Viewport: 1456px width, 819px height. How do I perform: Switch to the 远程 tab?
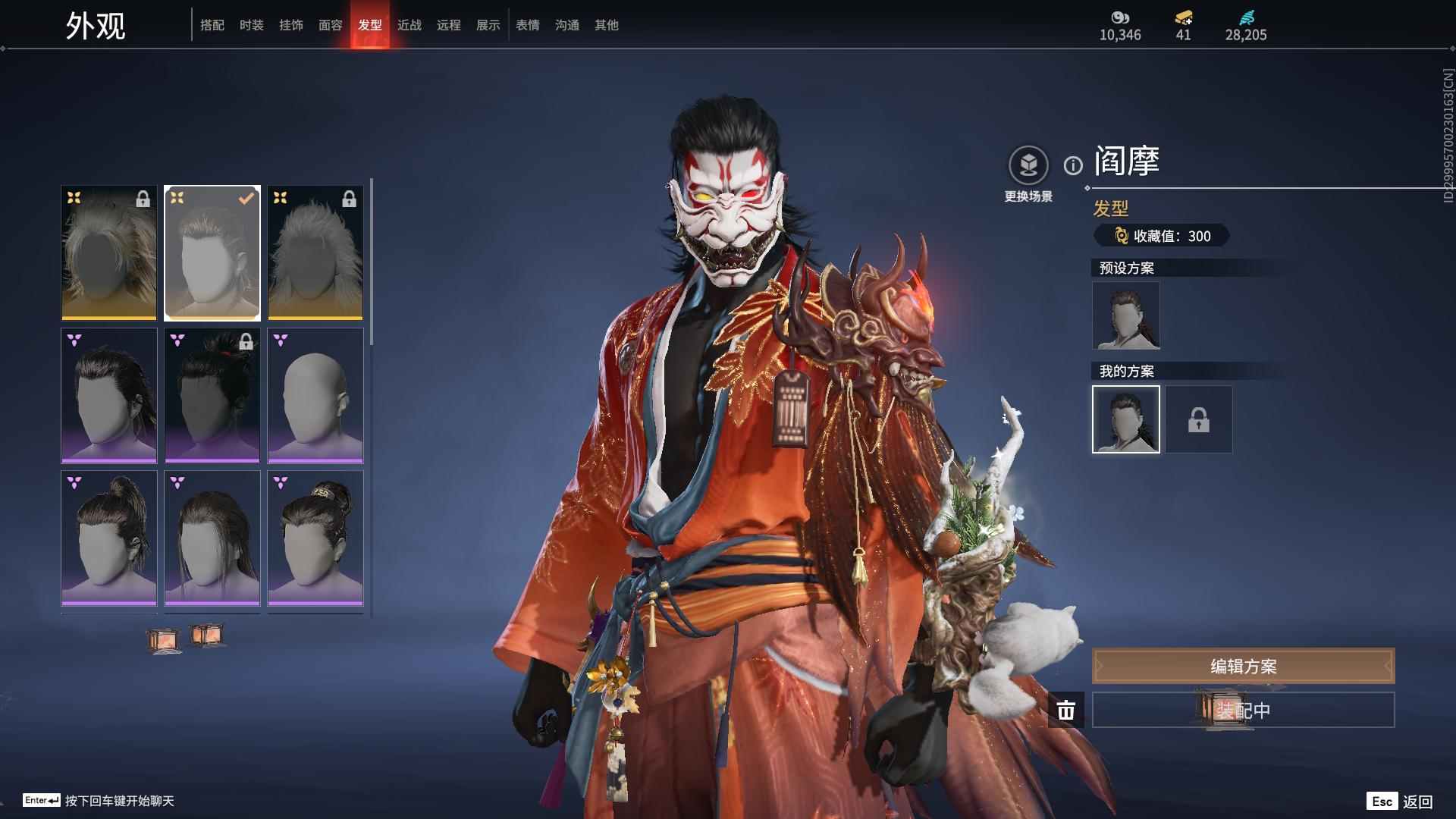(449, 25)
